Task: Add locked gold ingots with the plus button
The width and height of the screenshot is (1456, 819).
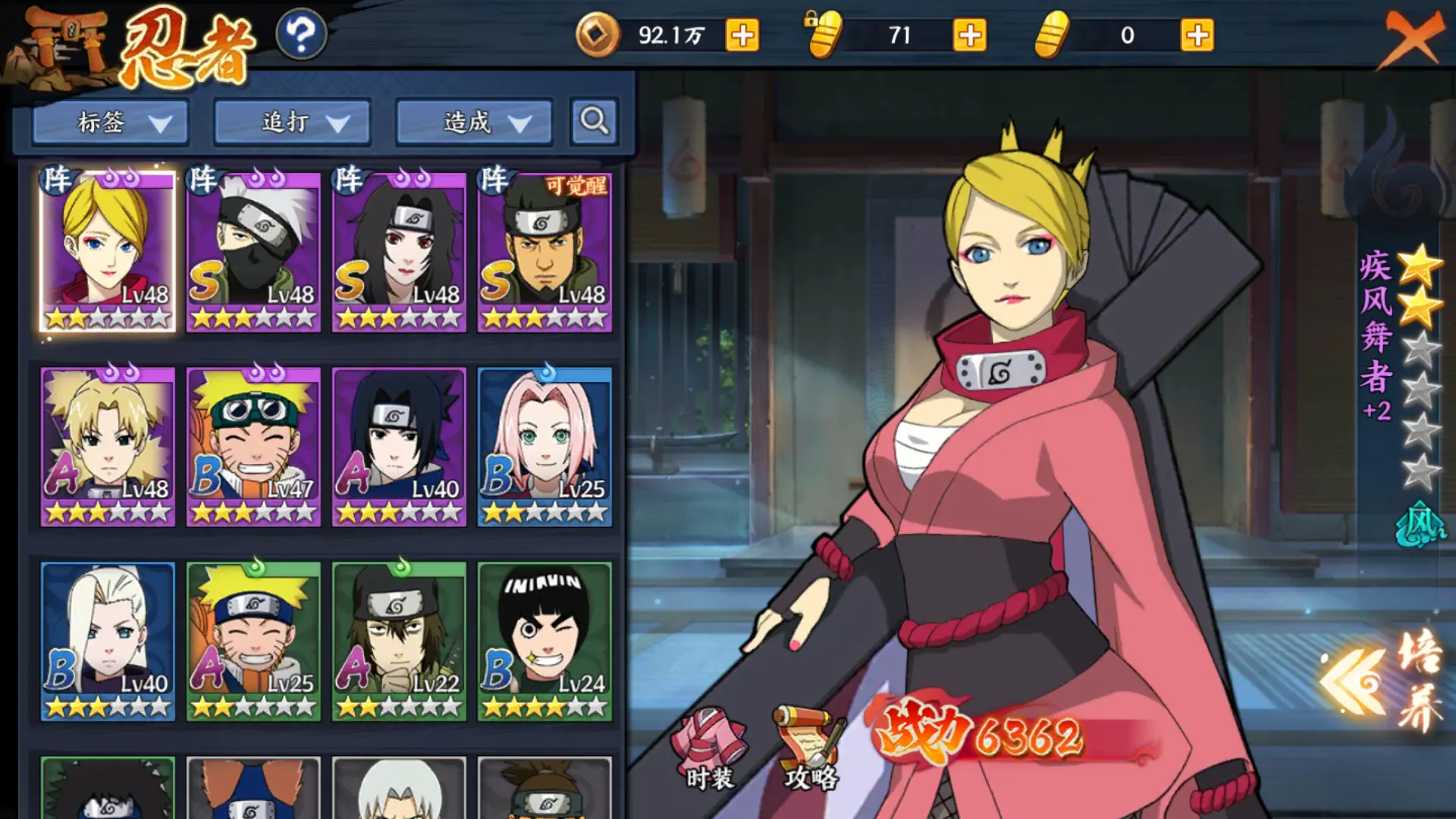Action: click(969, 36)
